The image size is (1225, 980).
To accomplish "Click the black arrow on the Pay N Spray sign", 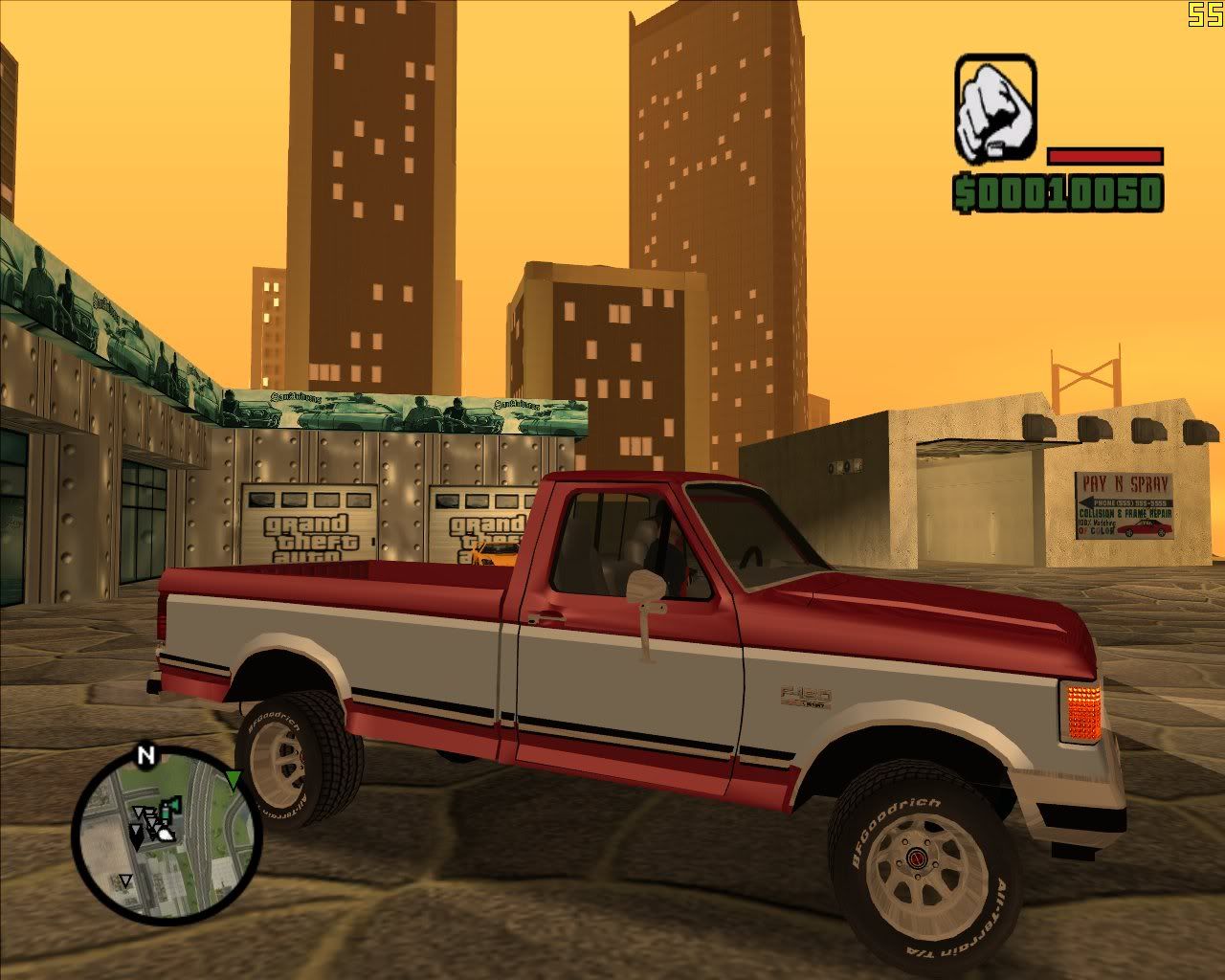I will [x=1088, y=501].
